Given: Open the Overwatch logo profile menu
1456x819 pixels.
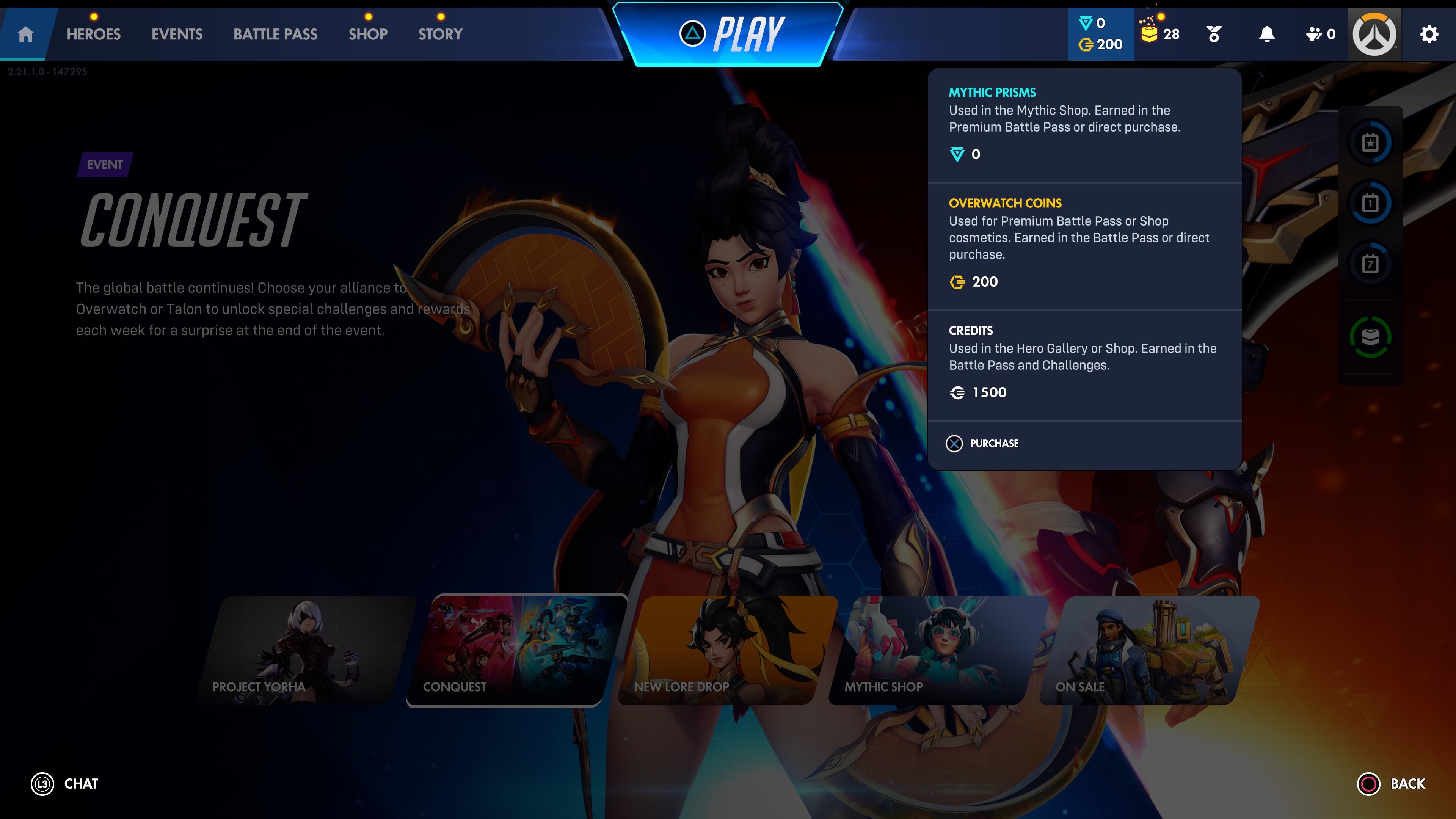Looking at the screenshot, I should click(x=1374, y=35).
